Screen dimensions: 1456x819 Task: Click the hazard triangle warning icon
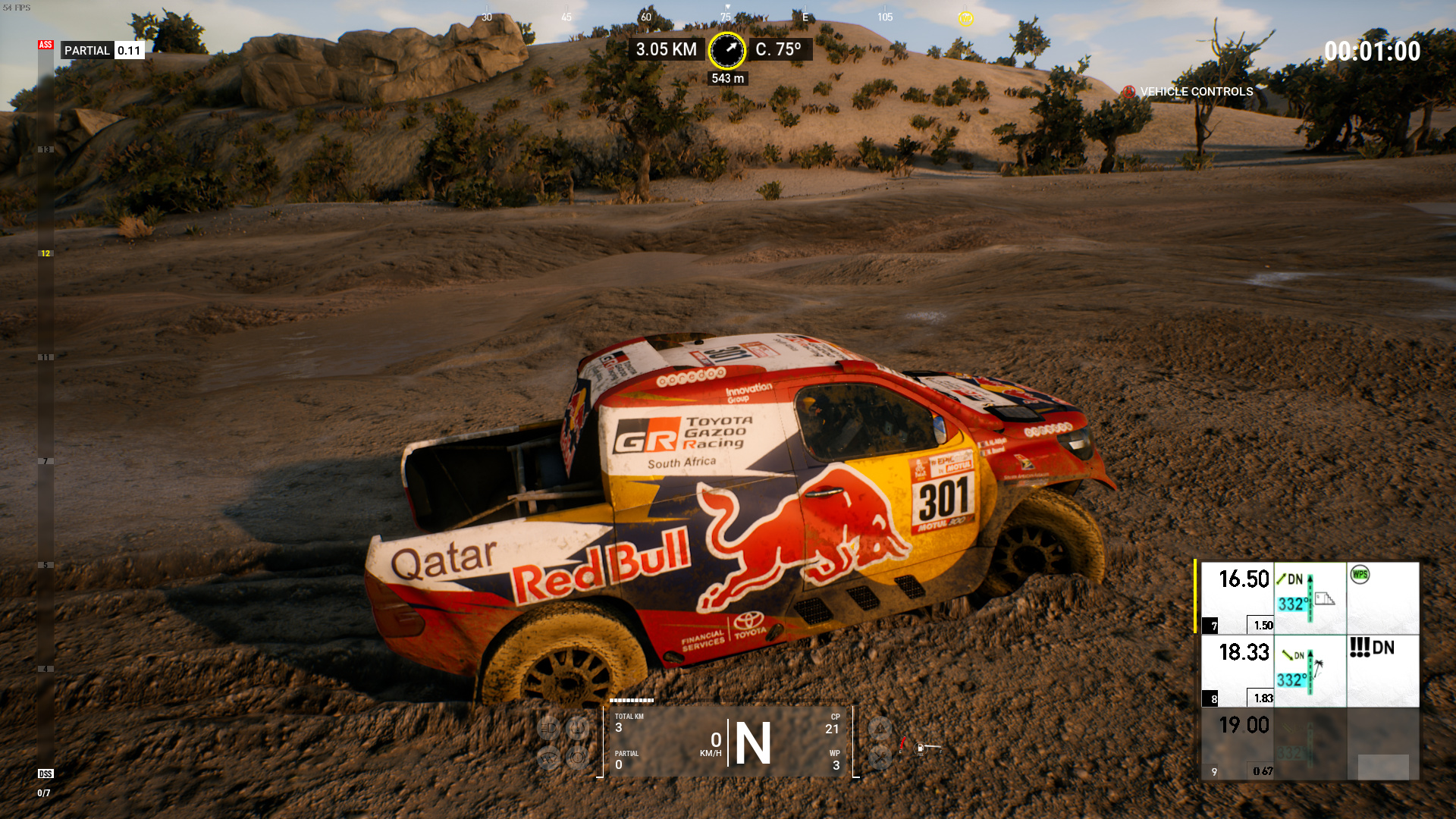[880, 729]
